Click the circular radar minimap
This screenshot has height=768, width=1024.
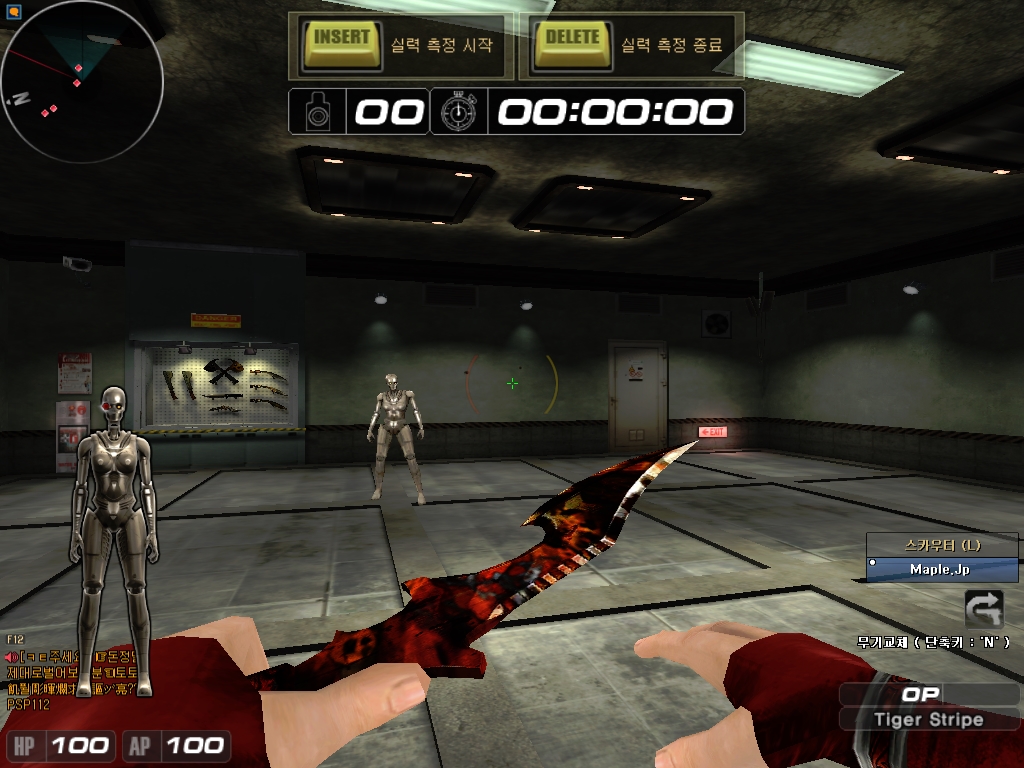point(81,82)
